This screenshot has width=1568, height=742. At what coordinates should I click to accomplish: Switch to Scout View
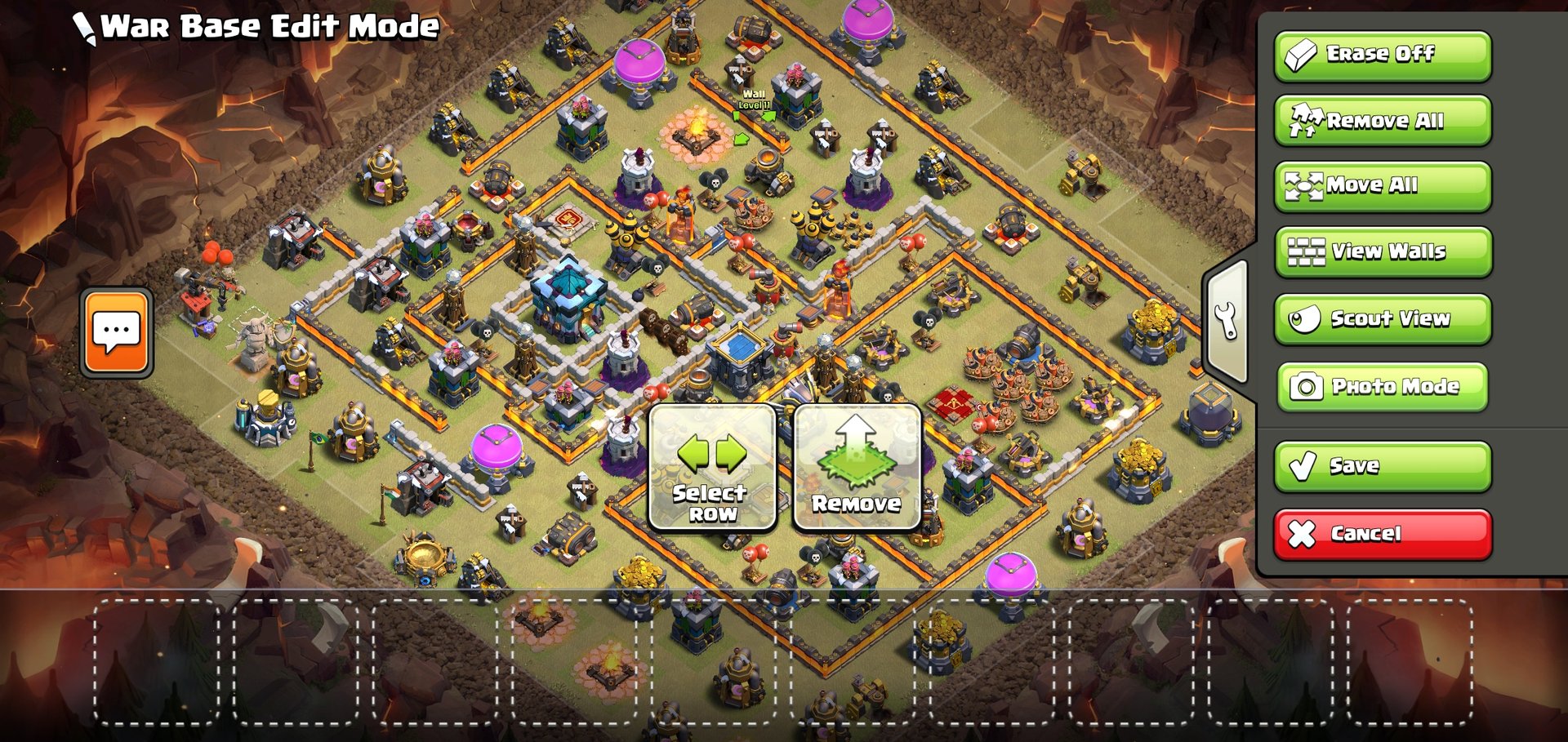1382,319
